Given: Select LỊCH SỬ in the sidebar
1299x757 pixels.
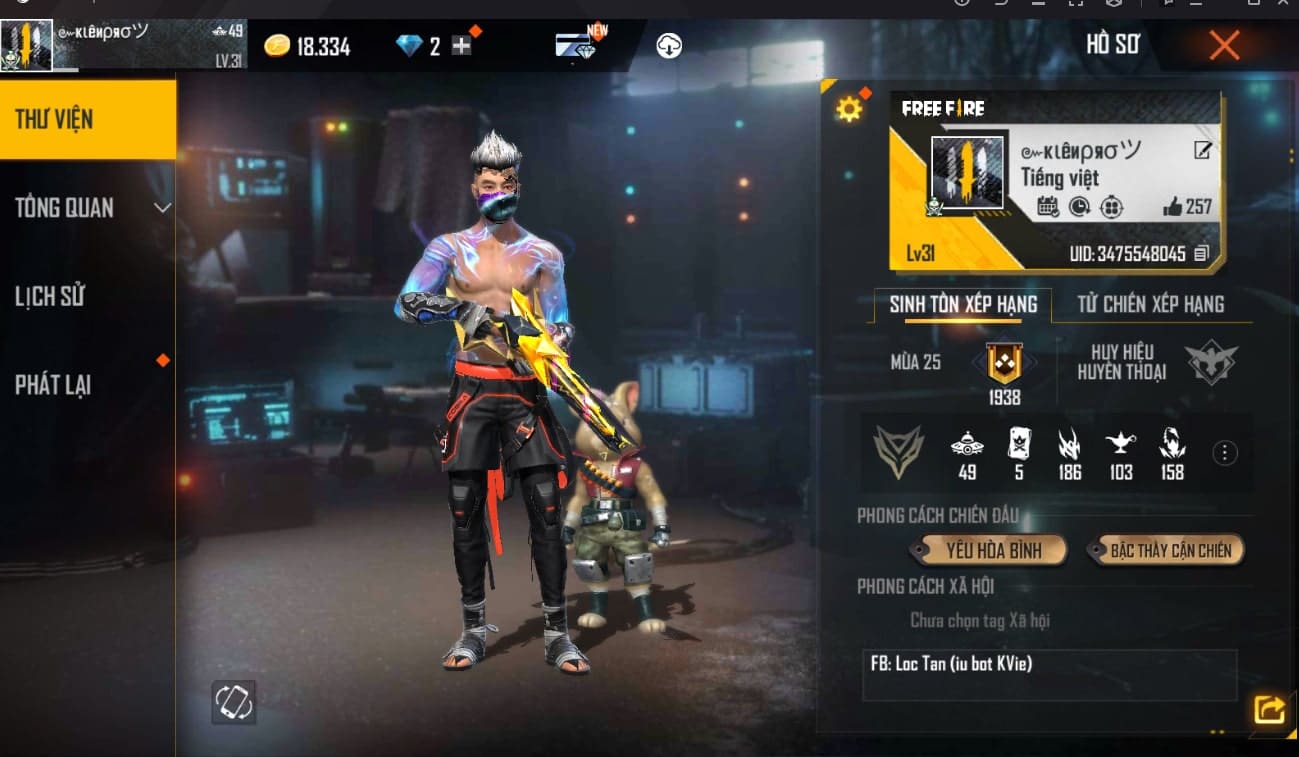Looking at the screenshot, I should click(x=50, y=296).
